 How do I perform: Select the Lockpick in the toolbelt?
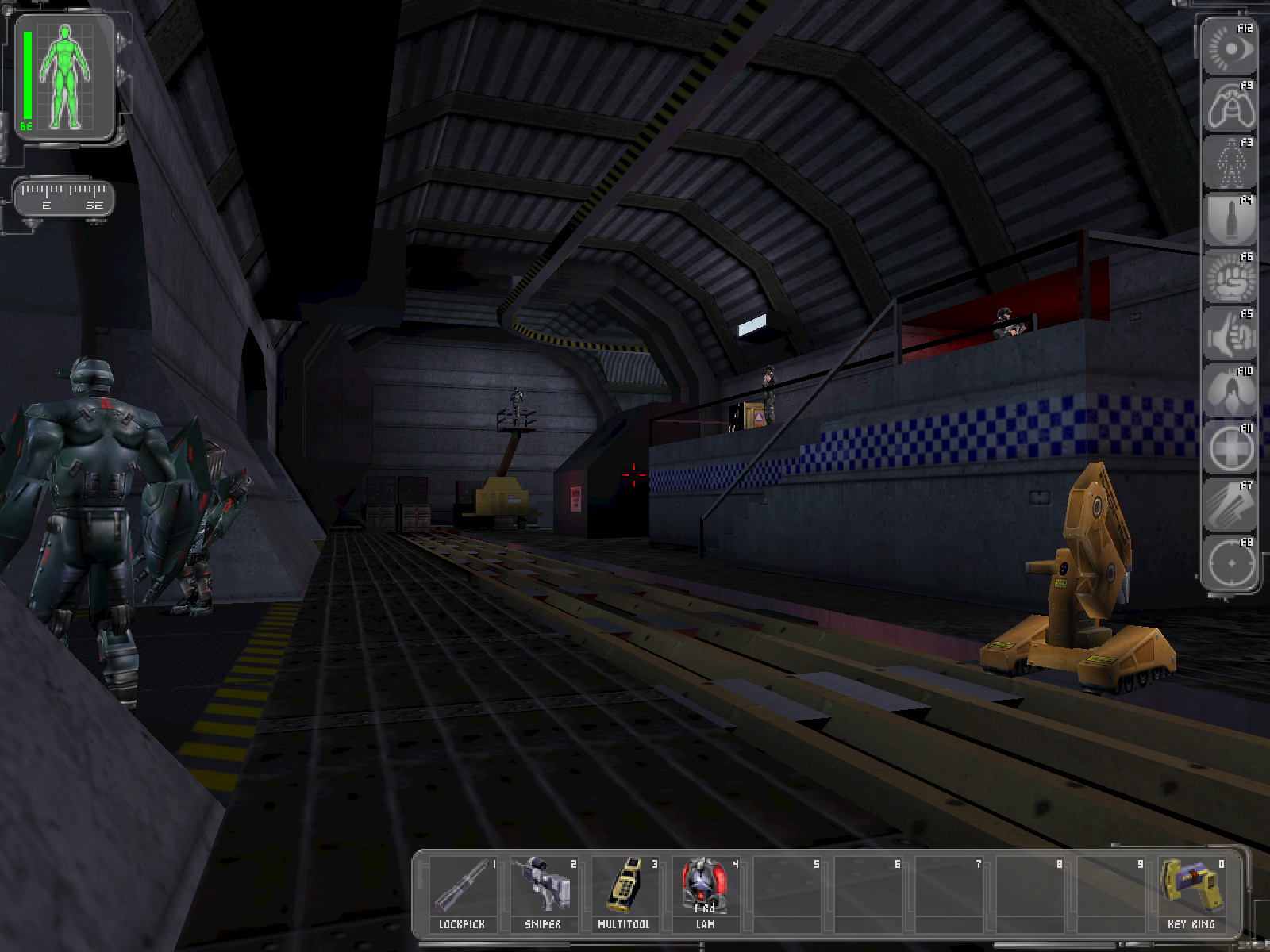[x=462, y=892]
